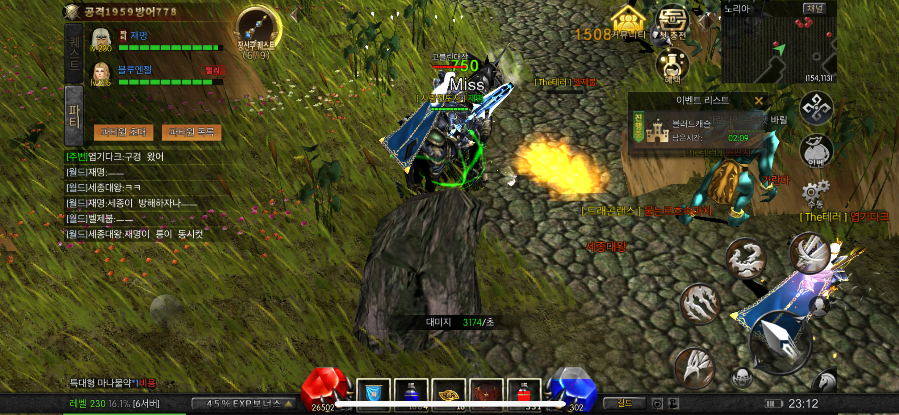Click the 파티원 초대 invite button
The height and width of the screenshot is (415, 899).
(x=119, y=132)
